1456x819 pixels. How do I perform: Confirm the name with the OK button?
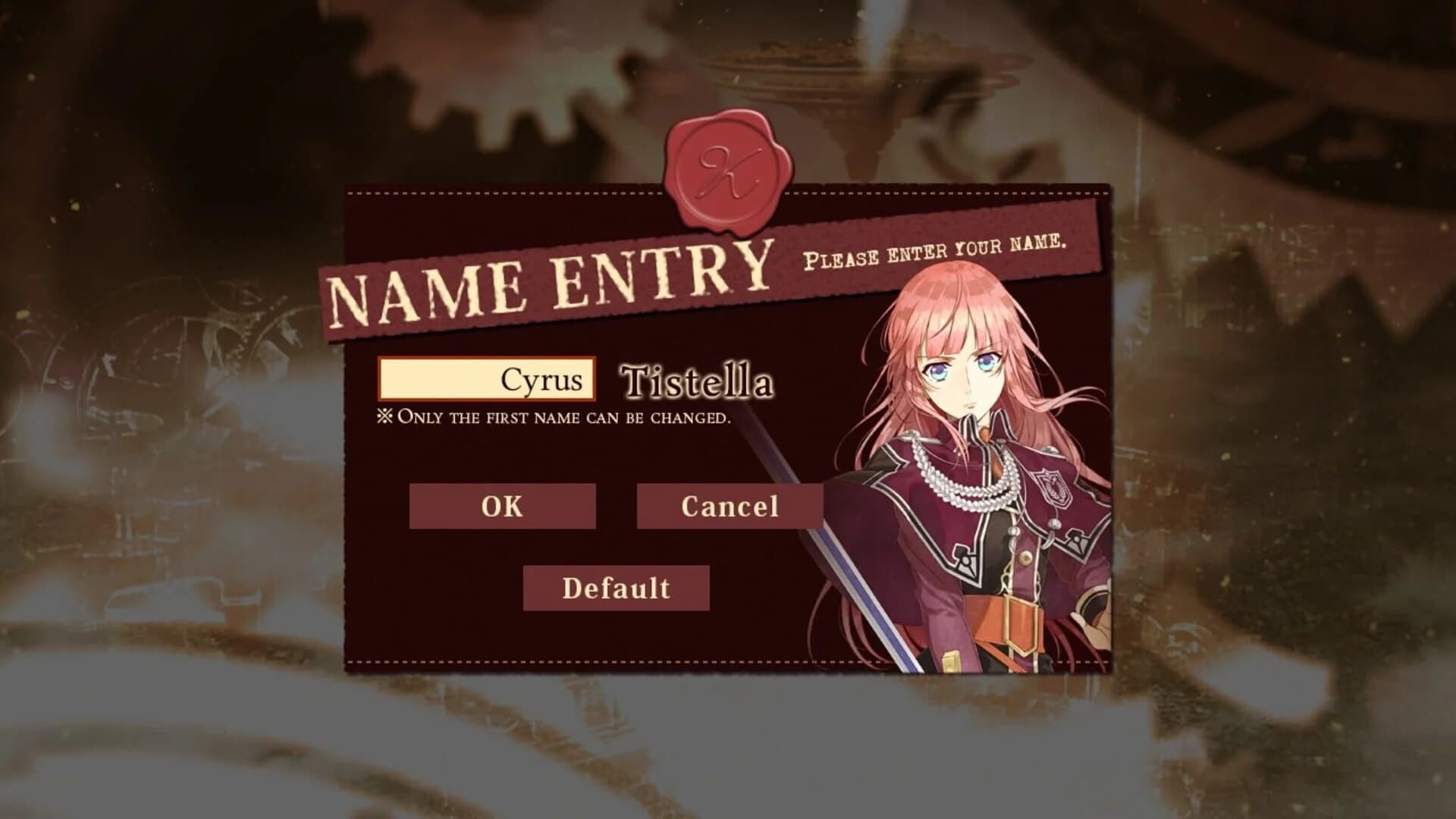[x=503, y=507]
